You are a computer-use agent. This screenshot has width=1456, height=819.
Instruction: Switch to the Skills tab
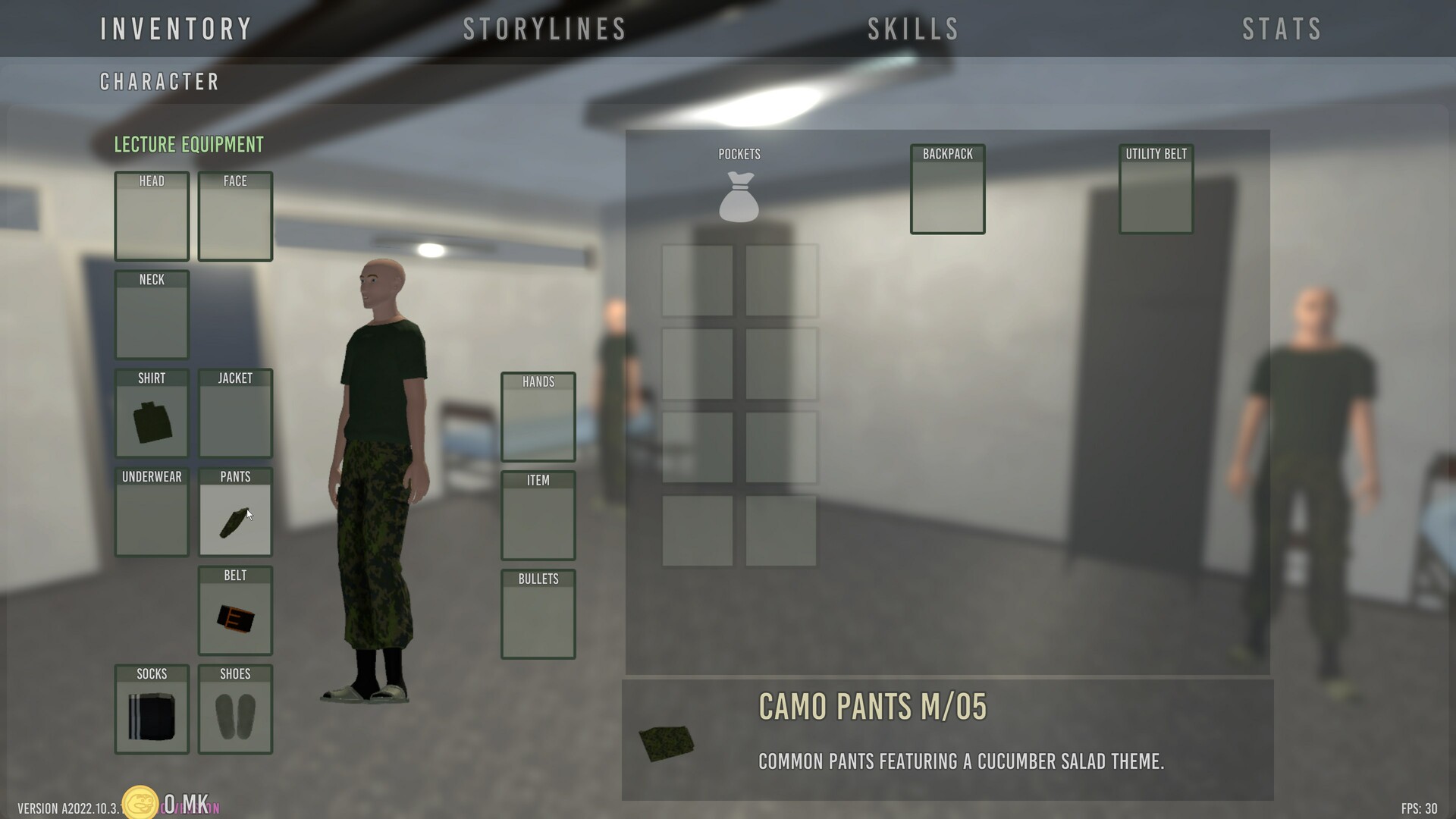[x=912, y=28]
